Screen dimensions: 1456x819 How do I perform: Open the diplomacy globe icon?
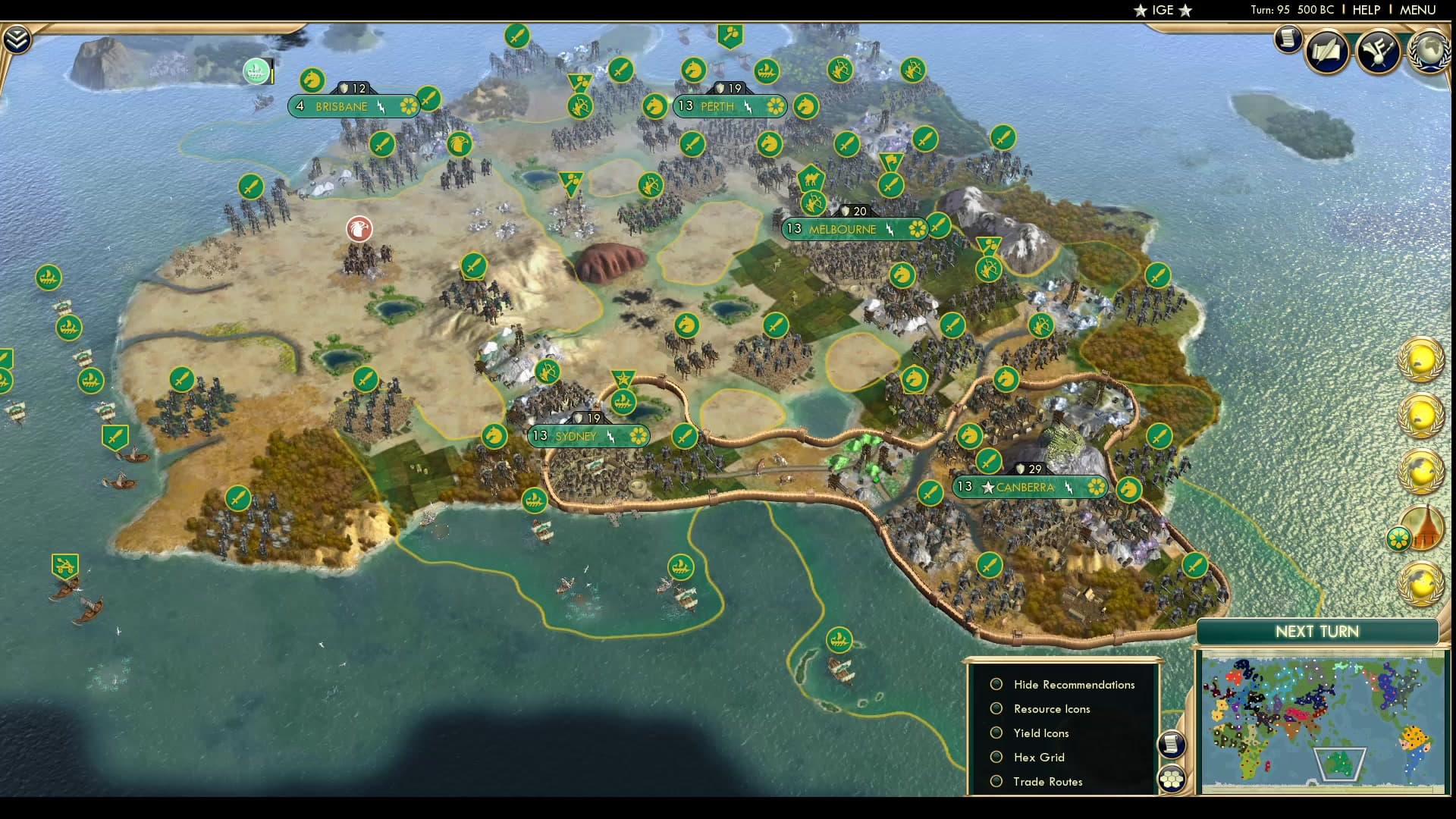click(1430, 52)
